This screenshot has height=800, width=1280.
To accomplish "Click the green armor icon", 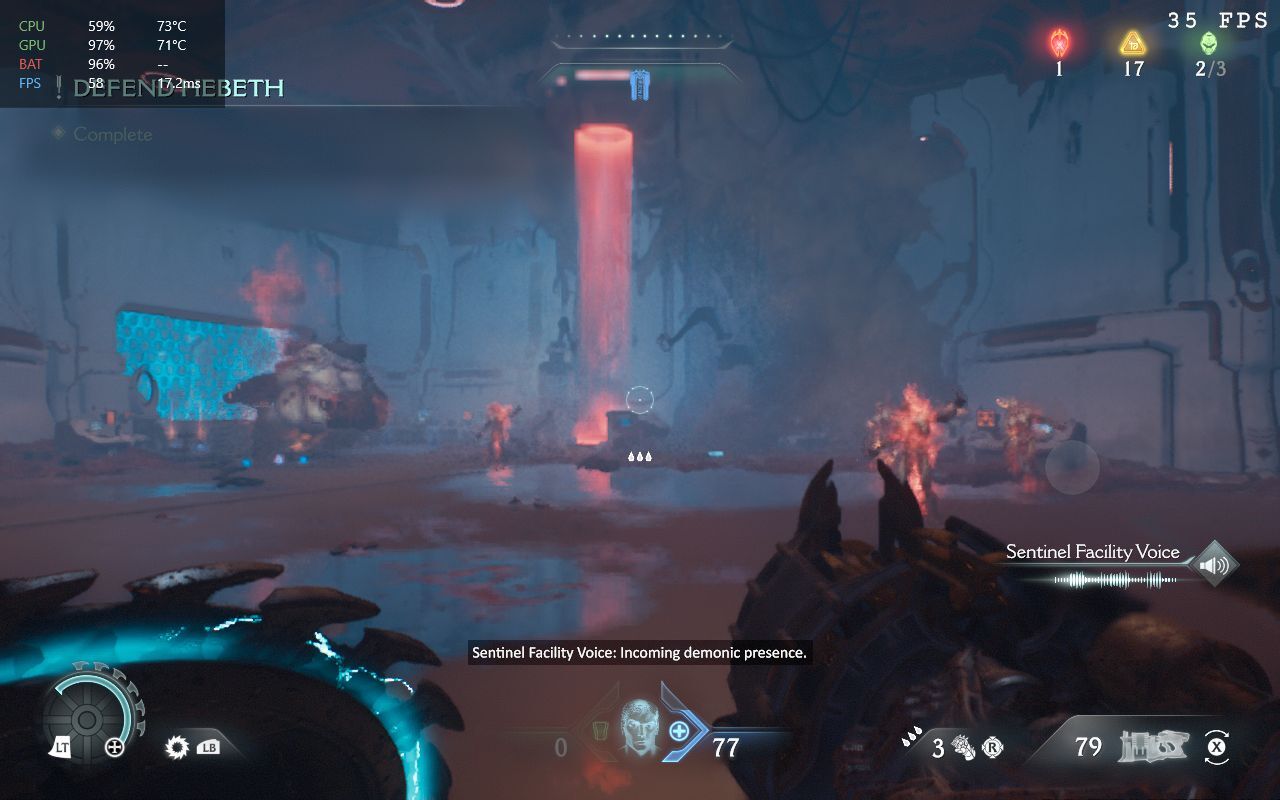I will coord(600,733).
